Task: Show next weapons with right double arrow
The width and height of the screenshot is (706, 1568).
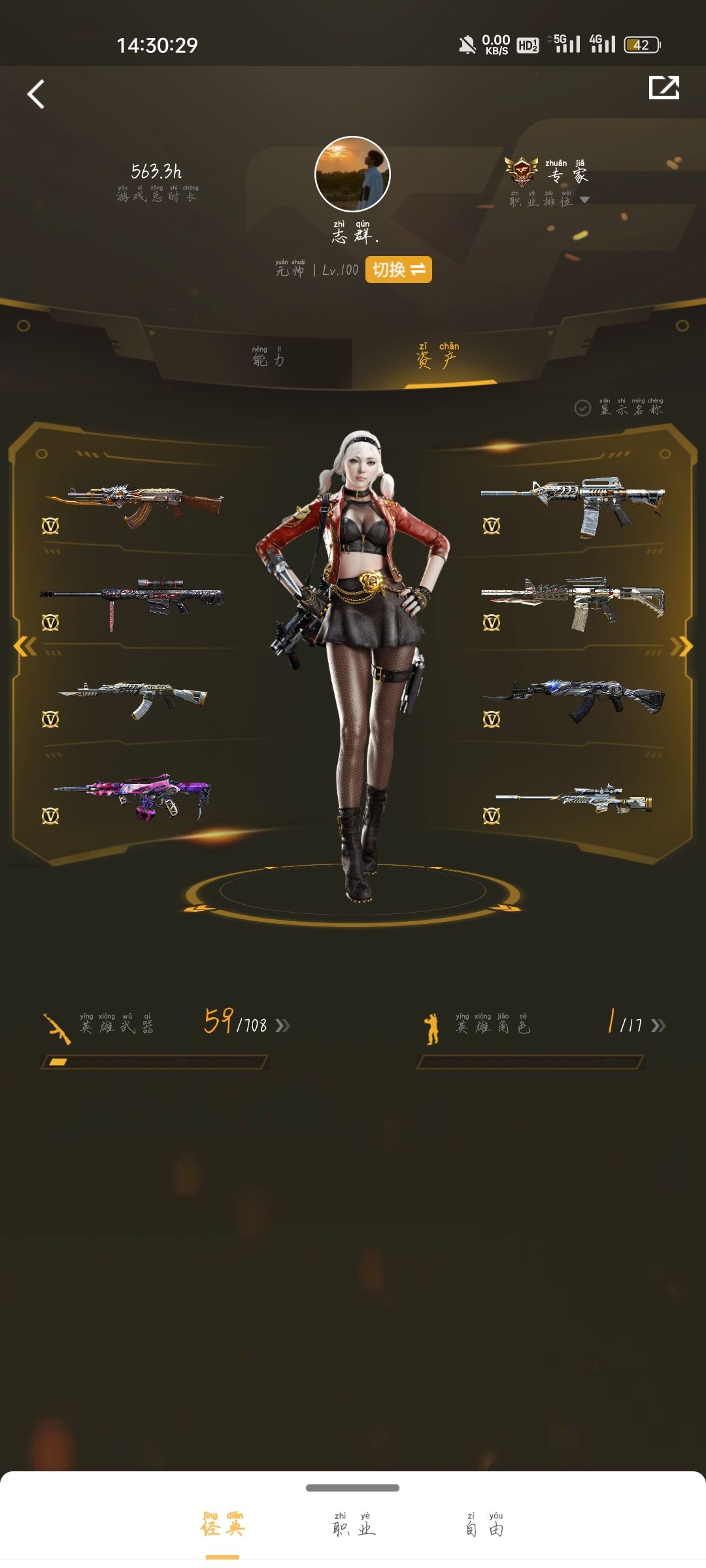Action: [681, 646]
